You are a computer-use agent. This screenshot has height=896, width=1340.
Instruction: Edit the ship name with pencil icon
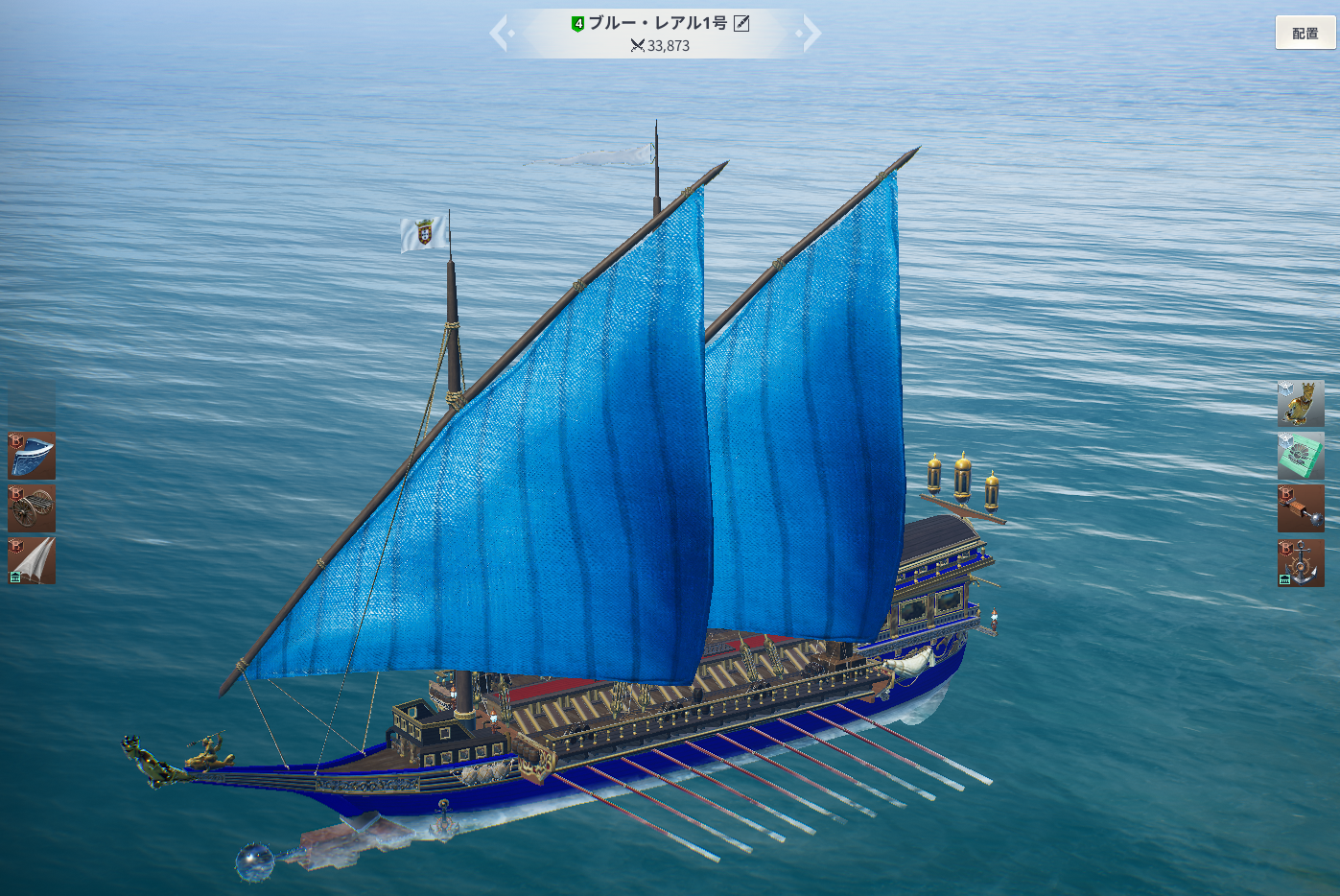[741, 23]
